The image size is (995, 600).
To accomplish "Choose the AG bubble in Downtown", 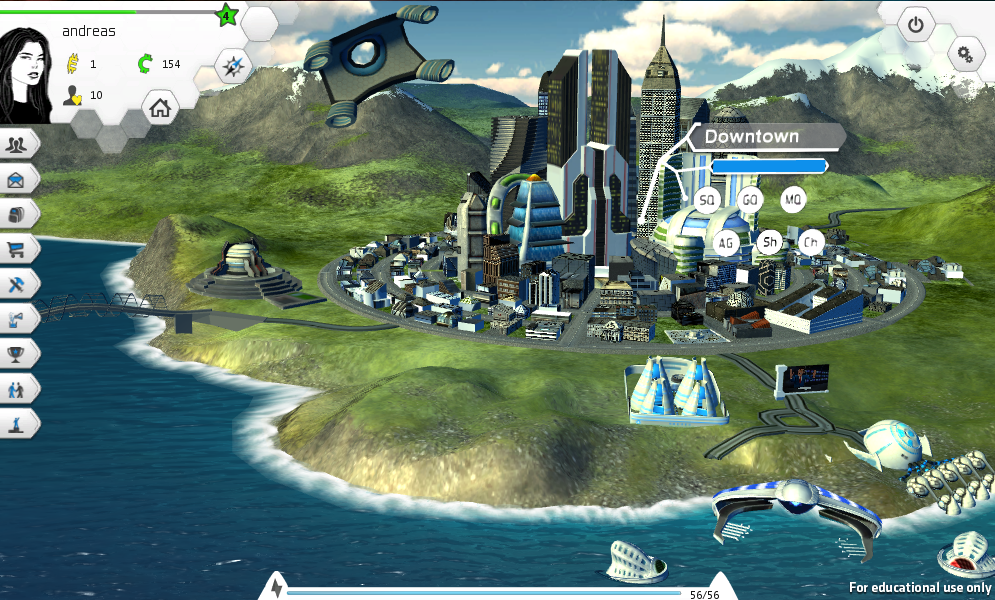I will point(726,242).
